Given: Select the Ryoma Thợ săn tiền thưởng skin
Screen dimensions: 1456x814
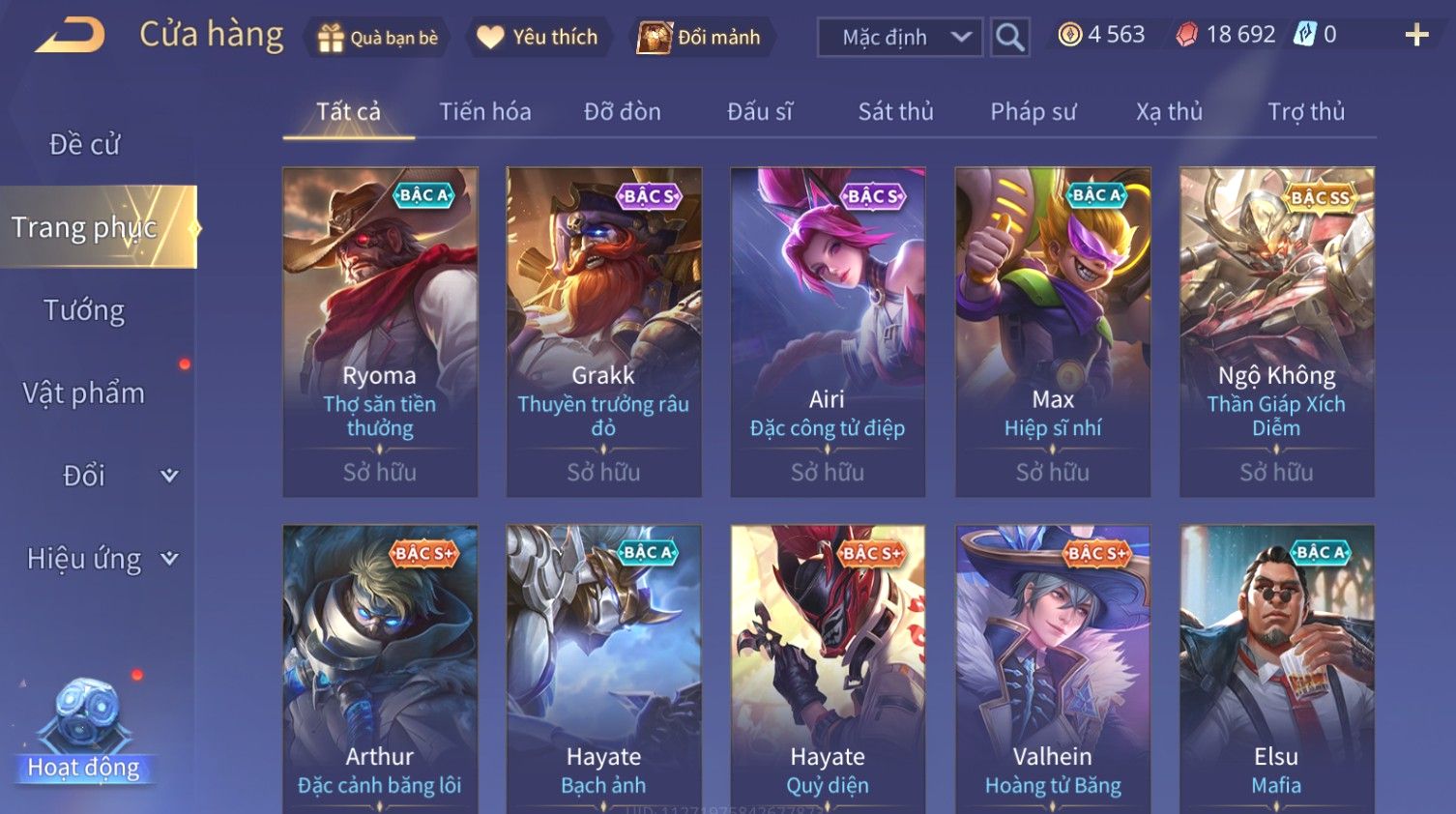Looking at the screenshot, I should (380, 332).
